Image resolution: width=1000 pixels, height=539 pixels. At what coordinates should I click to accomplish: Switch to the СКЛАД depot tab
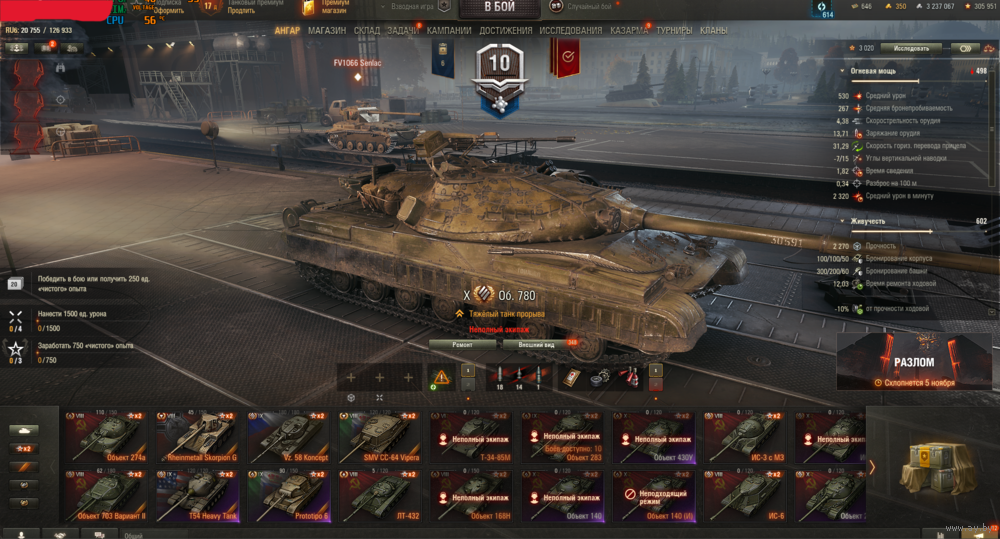[x=366, y=31]
